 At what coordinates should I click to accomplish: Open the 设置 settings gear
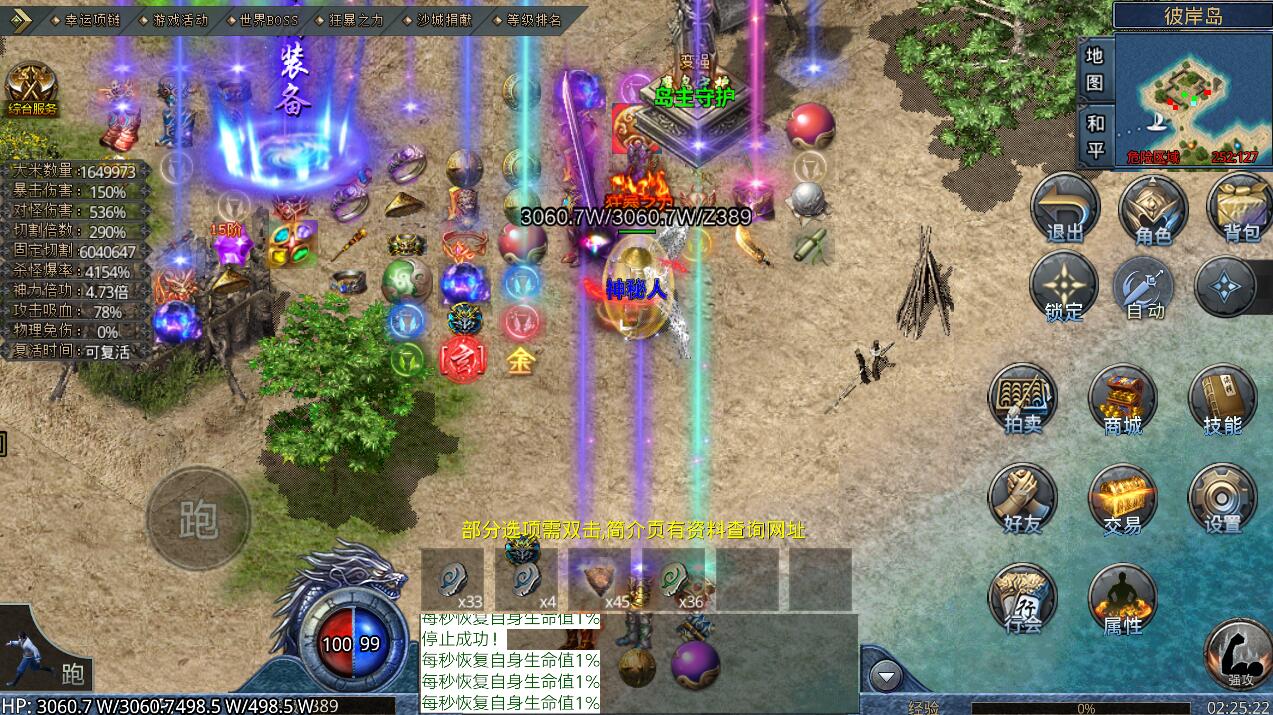[1222, 499]
